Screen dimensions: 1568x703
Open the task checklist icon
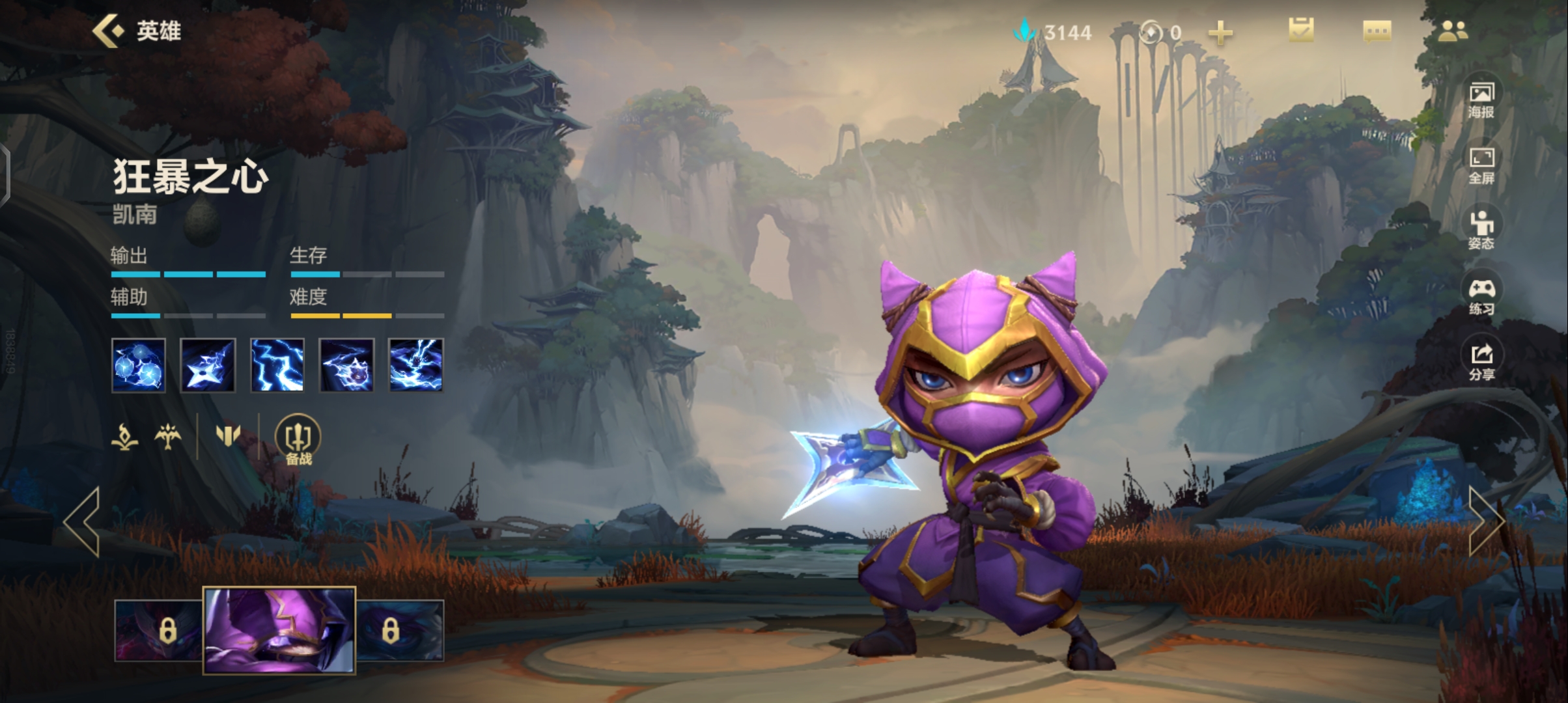coord(1300,31)
